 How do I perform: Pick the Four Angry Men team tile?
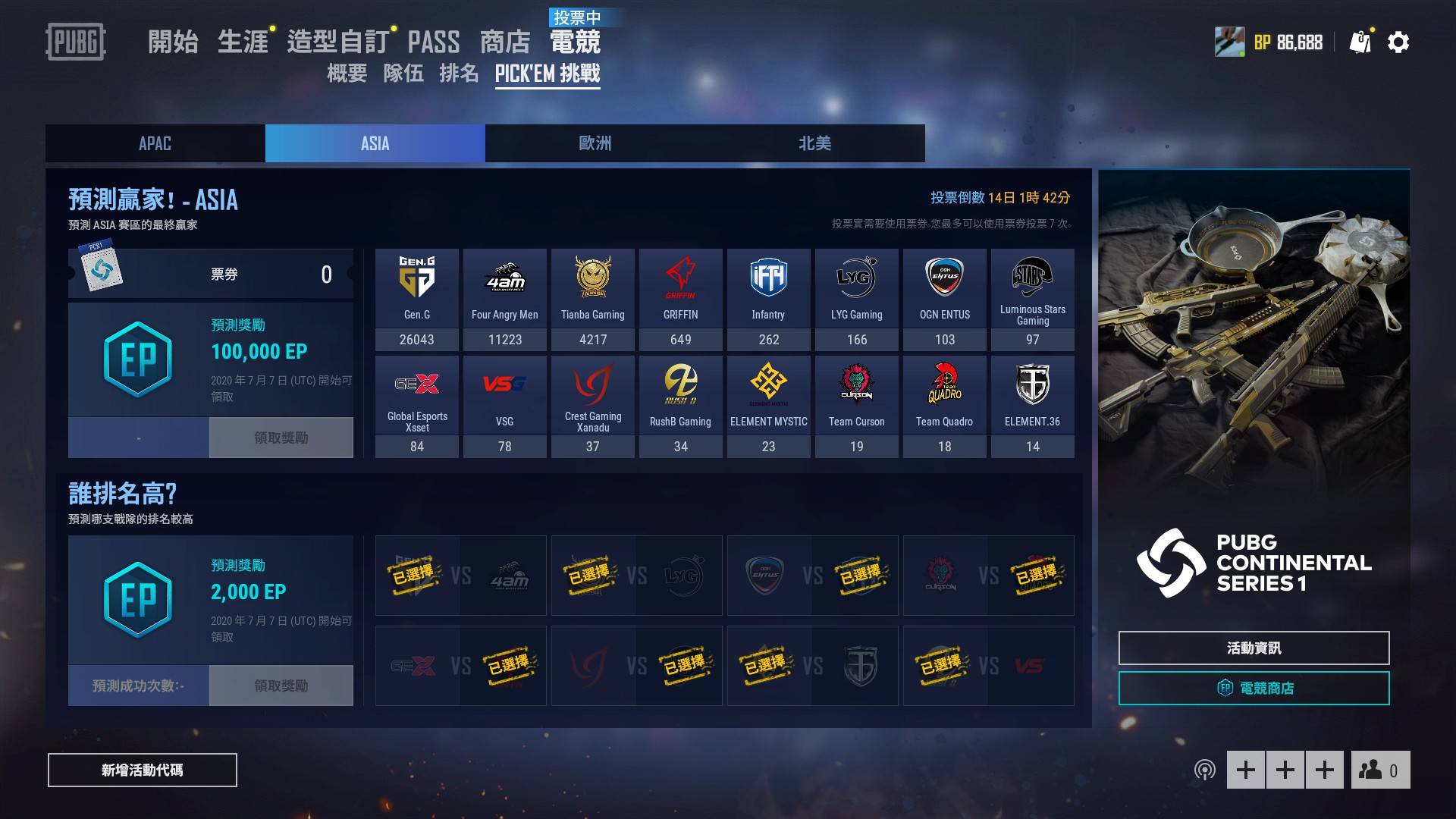504,299
